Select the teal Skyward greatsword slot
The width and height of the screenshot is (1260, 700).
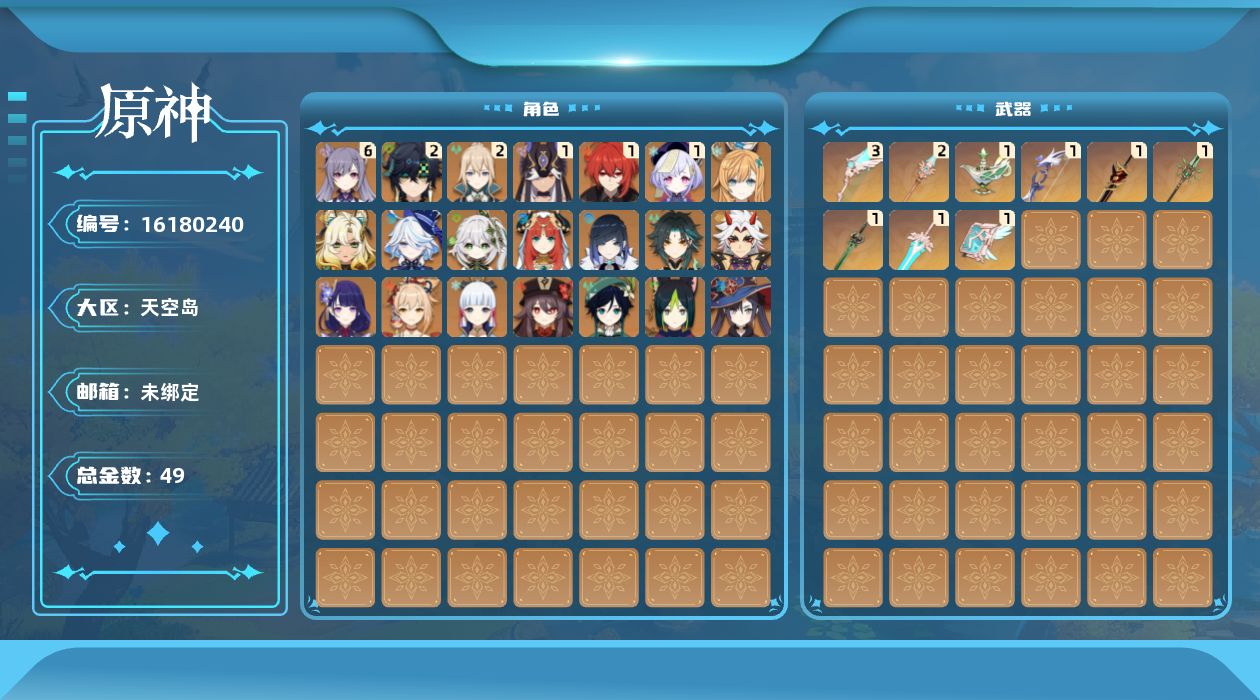pos(919,240)
